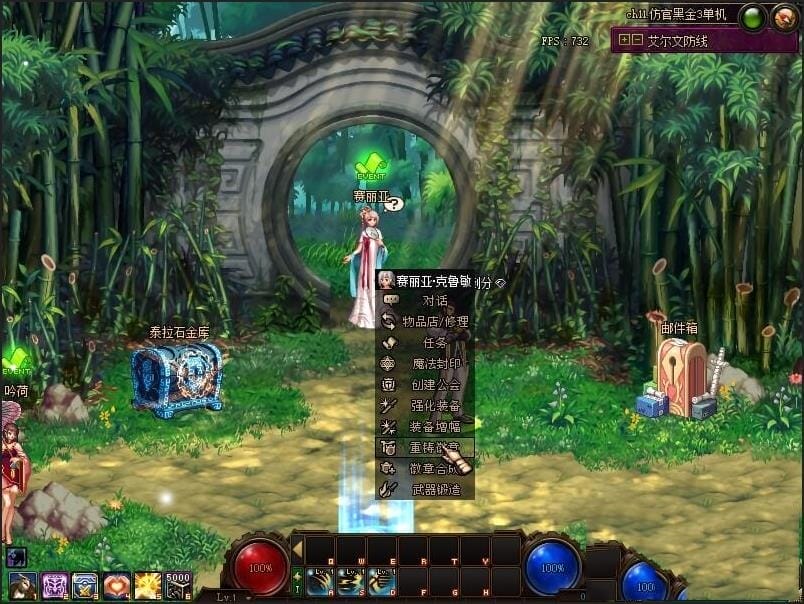The width and height of the screenshot is (804, 604).
Task: Select the purple mask item in quick slot 2
Action: click(x=54, y=585)
